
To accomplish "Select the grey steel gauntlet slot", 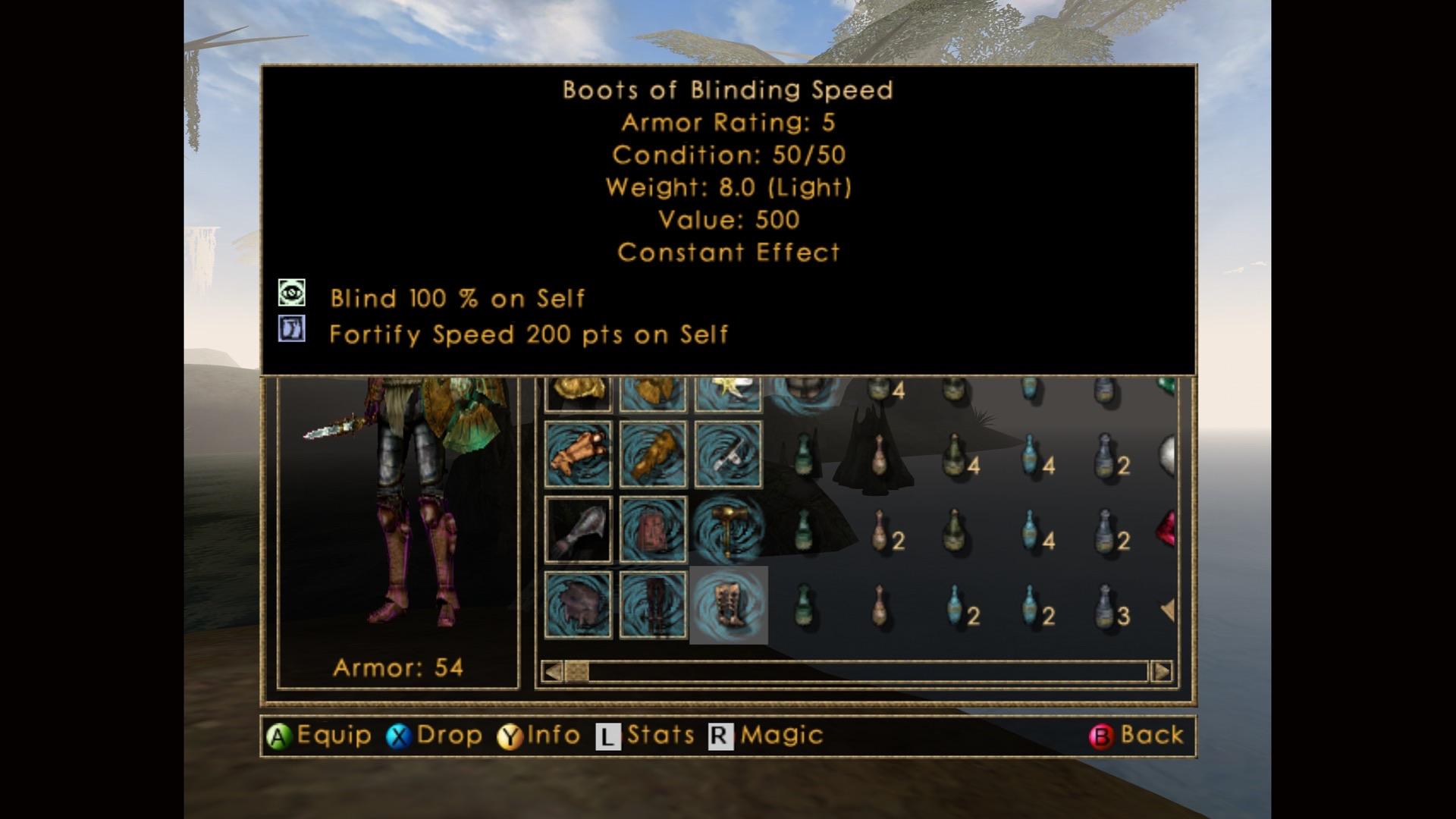I will [x=578, y=530].
